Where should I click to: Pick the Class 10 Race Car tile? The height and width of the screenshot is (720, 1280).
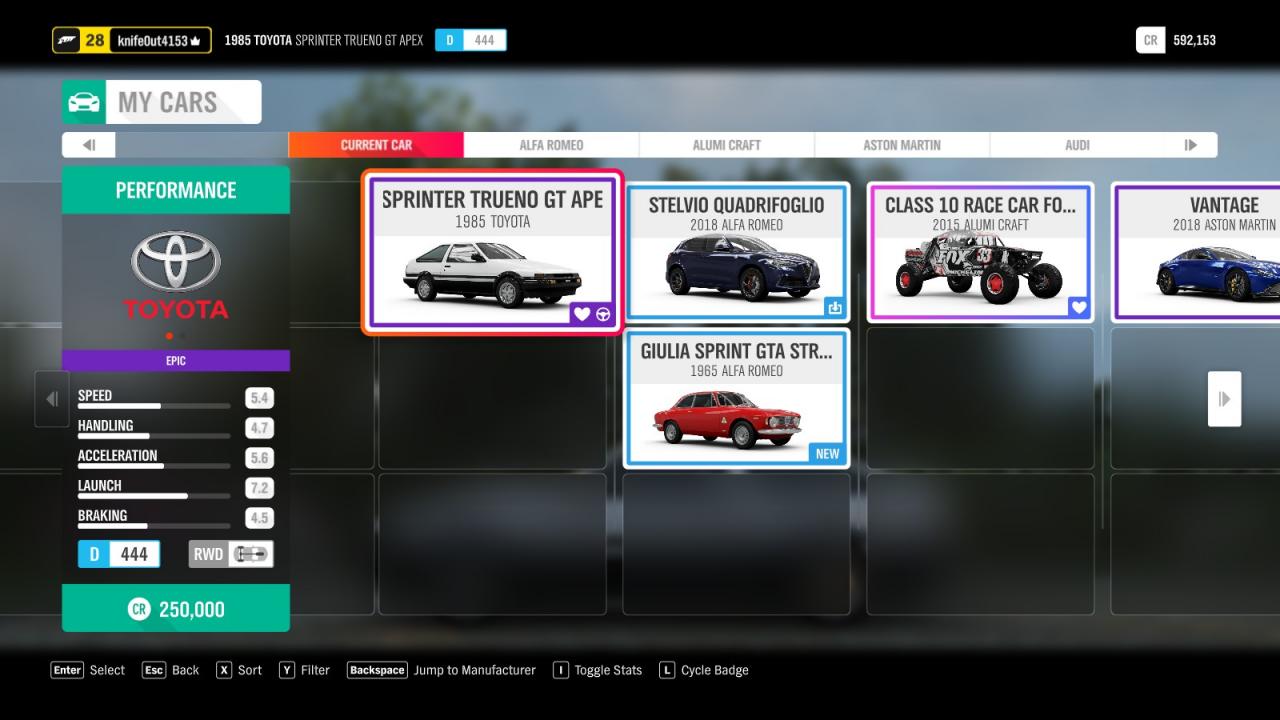980,252
